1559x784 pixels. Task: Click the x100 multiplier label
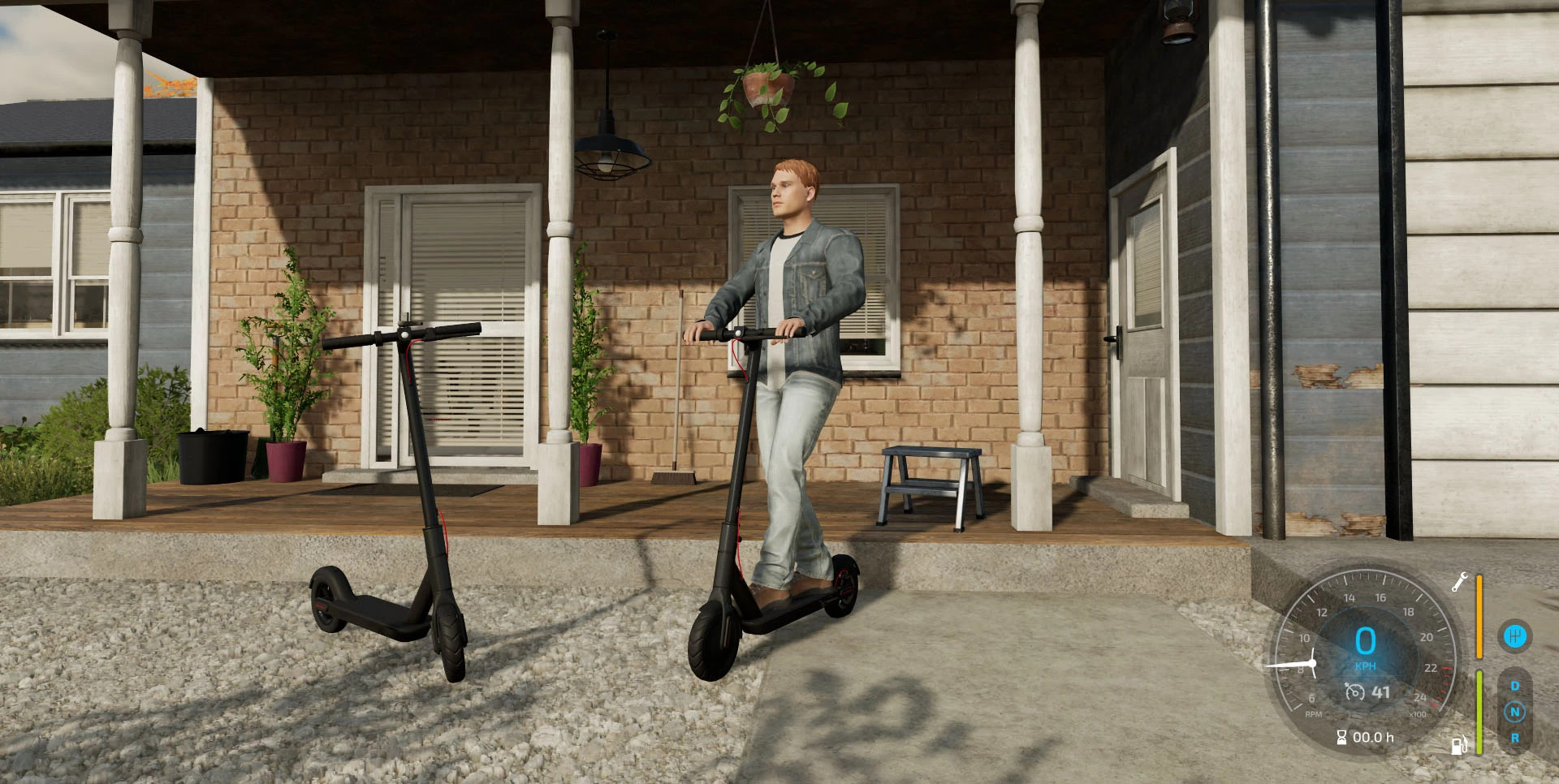point(1419,713)
